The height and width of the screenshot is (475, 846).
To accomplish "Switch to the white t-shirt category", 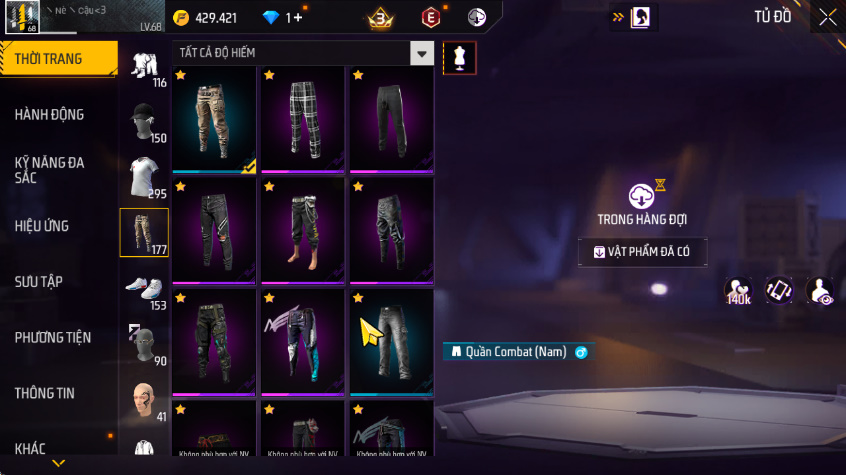I will click(x=145, y=178).
